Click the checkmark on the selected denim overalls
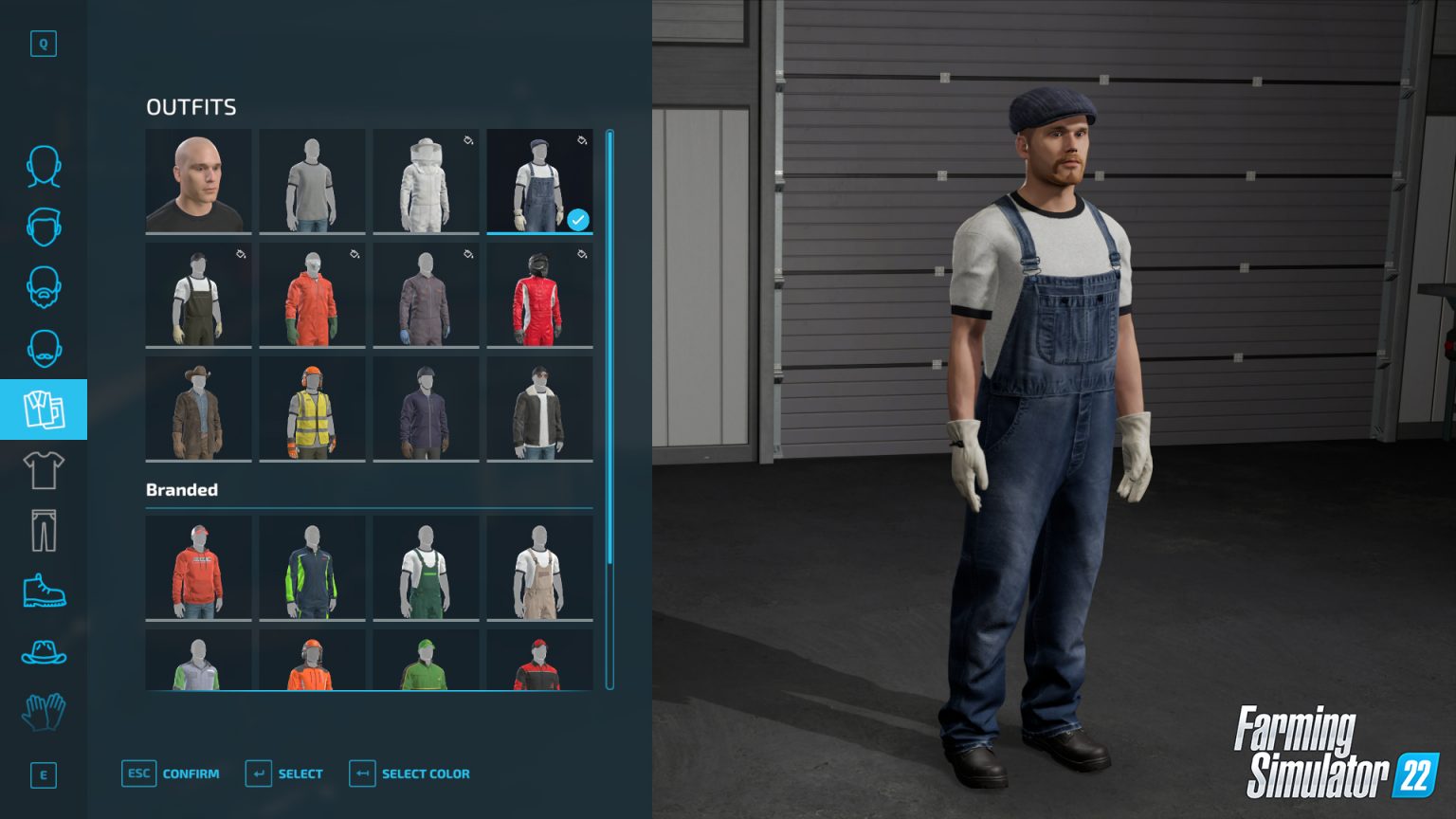 [x=578, y=220]
